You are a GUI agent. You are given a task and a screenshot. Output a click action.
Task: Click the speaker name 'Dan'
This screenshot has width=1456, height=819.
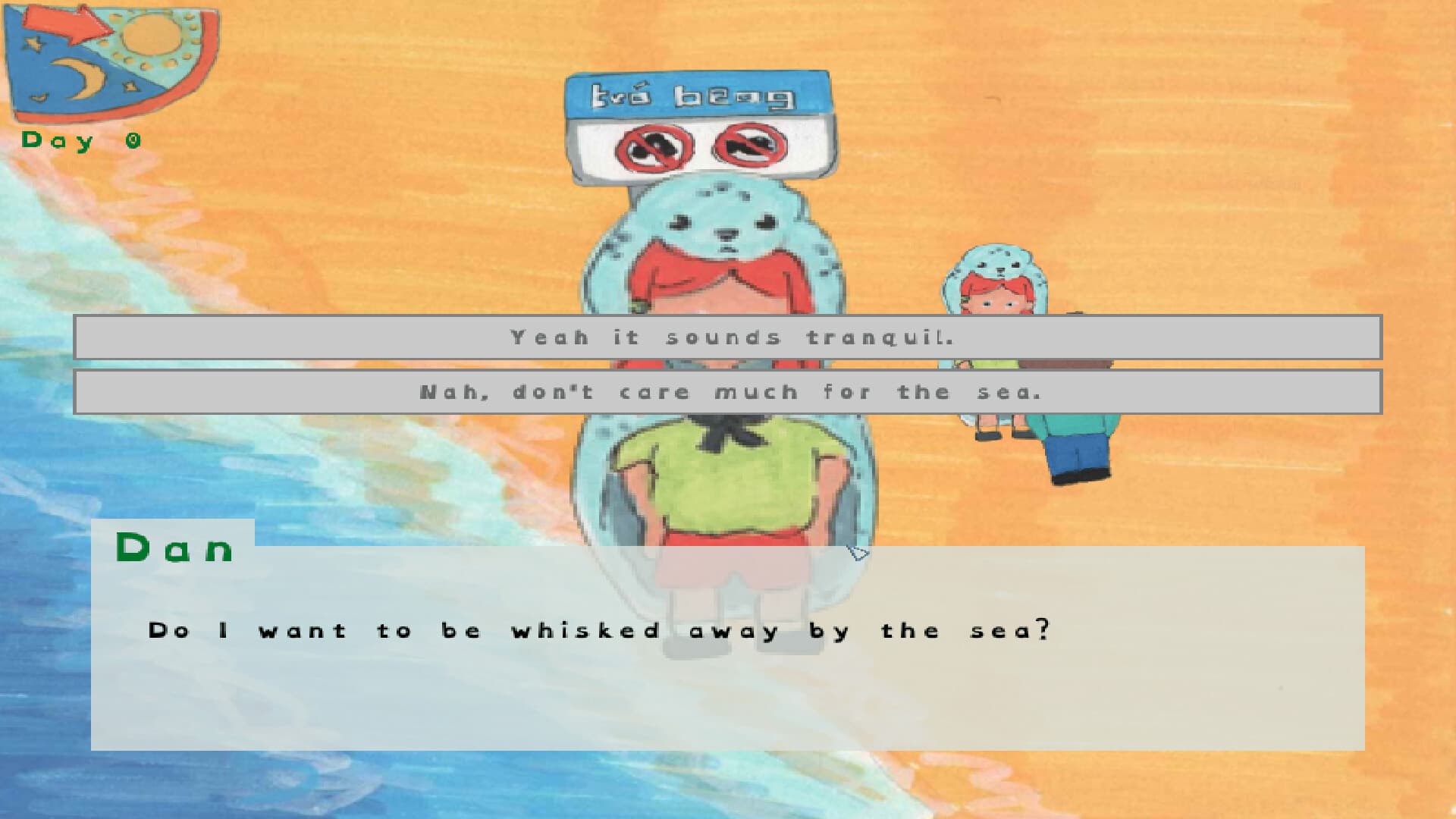click(174, 550)
